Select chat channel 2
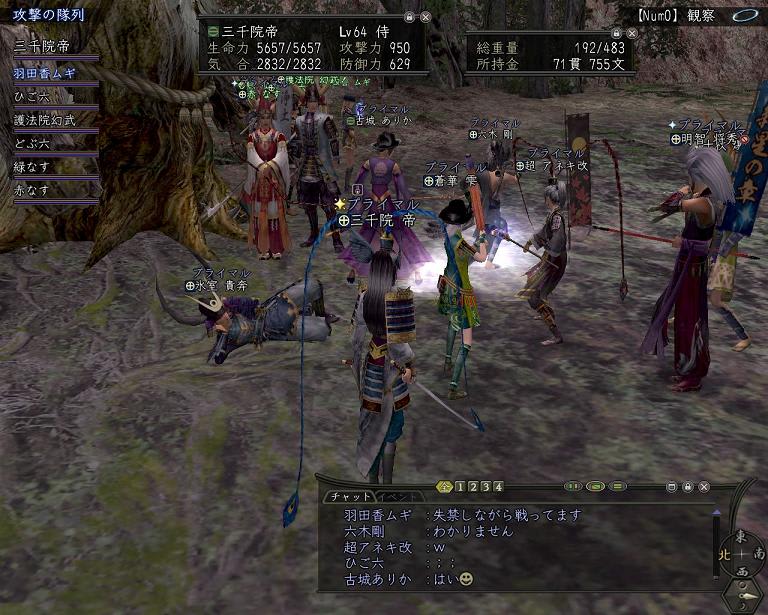The width and height of the screenshot is (768, 615). (x=473, y=487)
